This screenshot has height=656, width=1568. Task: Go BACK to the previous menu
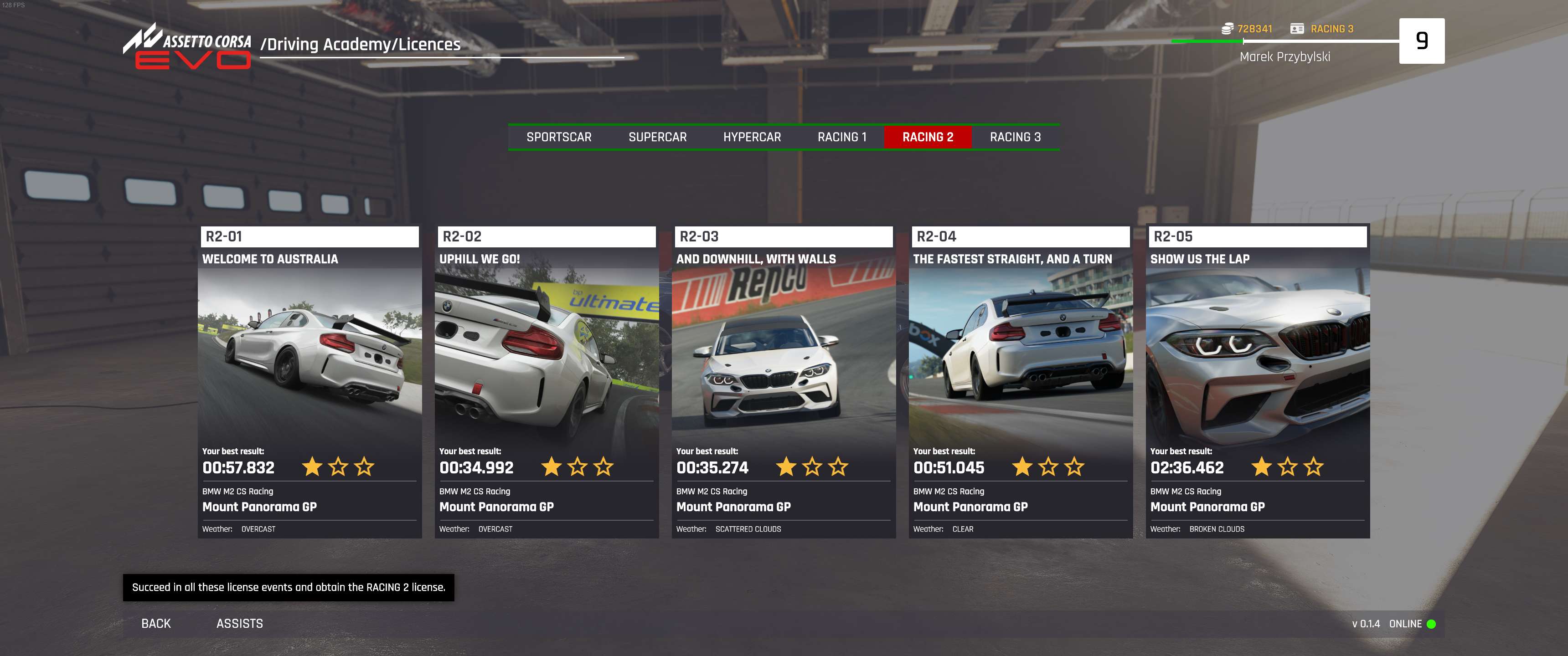tap(156, 623)
